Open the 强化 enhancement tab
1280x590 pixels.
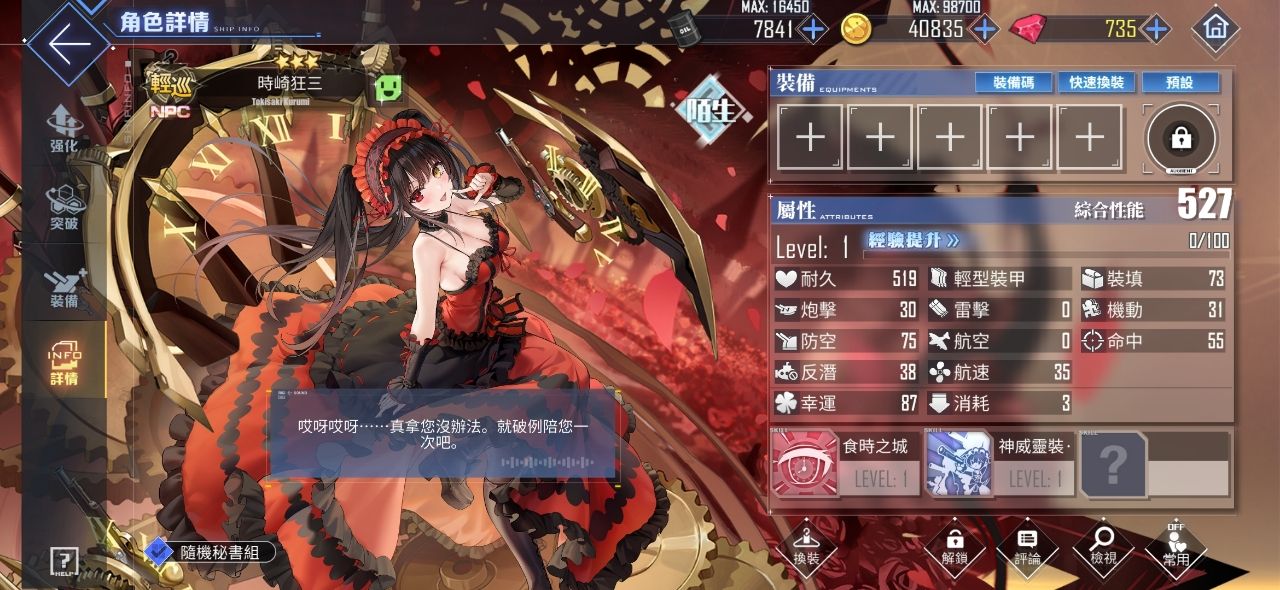(x=64, y=130)
